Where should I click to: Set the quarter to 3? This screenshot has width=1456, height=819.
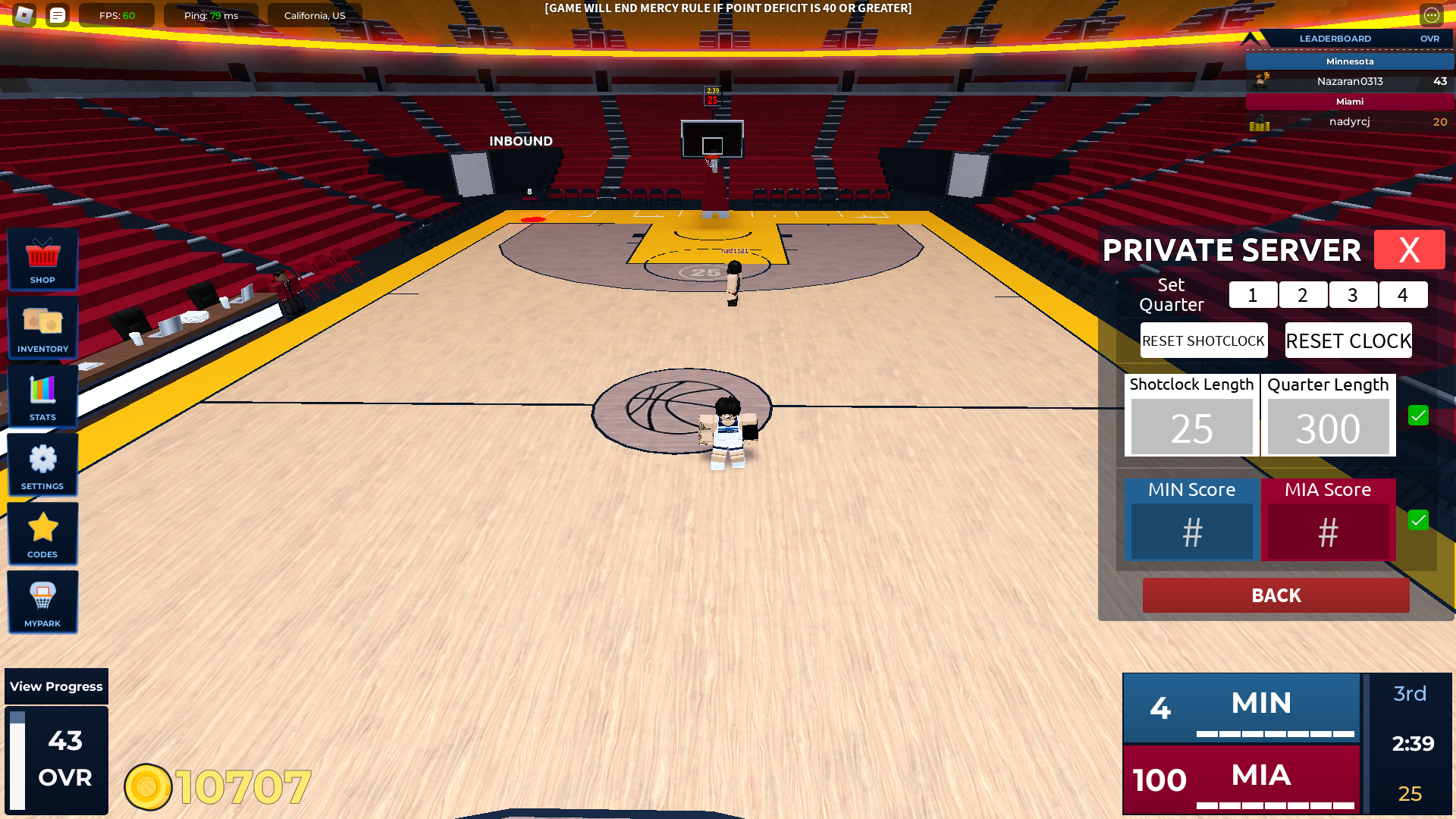[x=1353, y=295]
